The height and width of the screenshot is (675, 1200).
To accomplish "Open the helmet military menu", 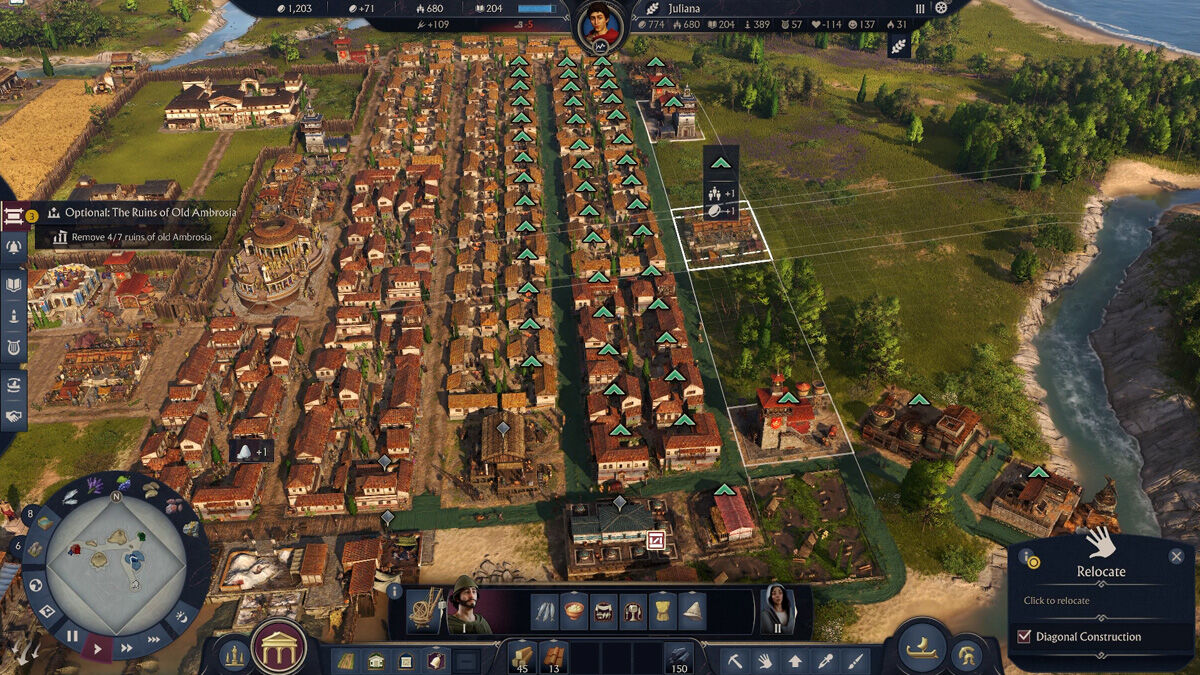I will pos(968,657).
